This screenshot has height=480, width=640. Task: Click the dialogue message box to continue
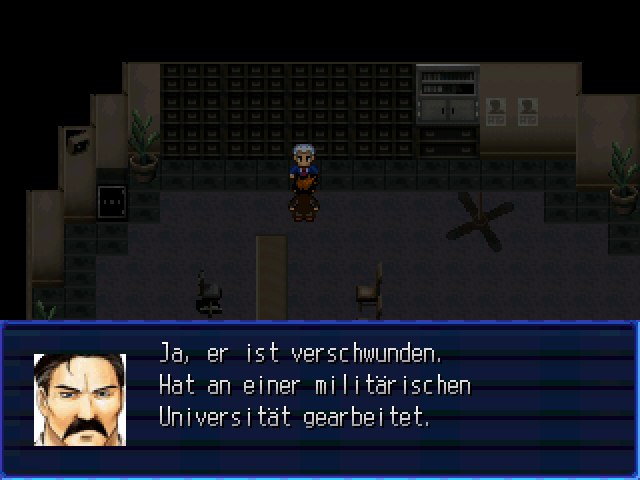click(x=320, y=400)
